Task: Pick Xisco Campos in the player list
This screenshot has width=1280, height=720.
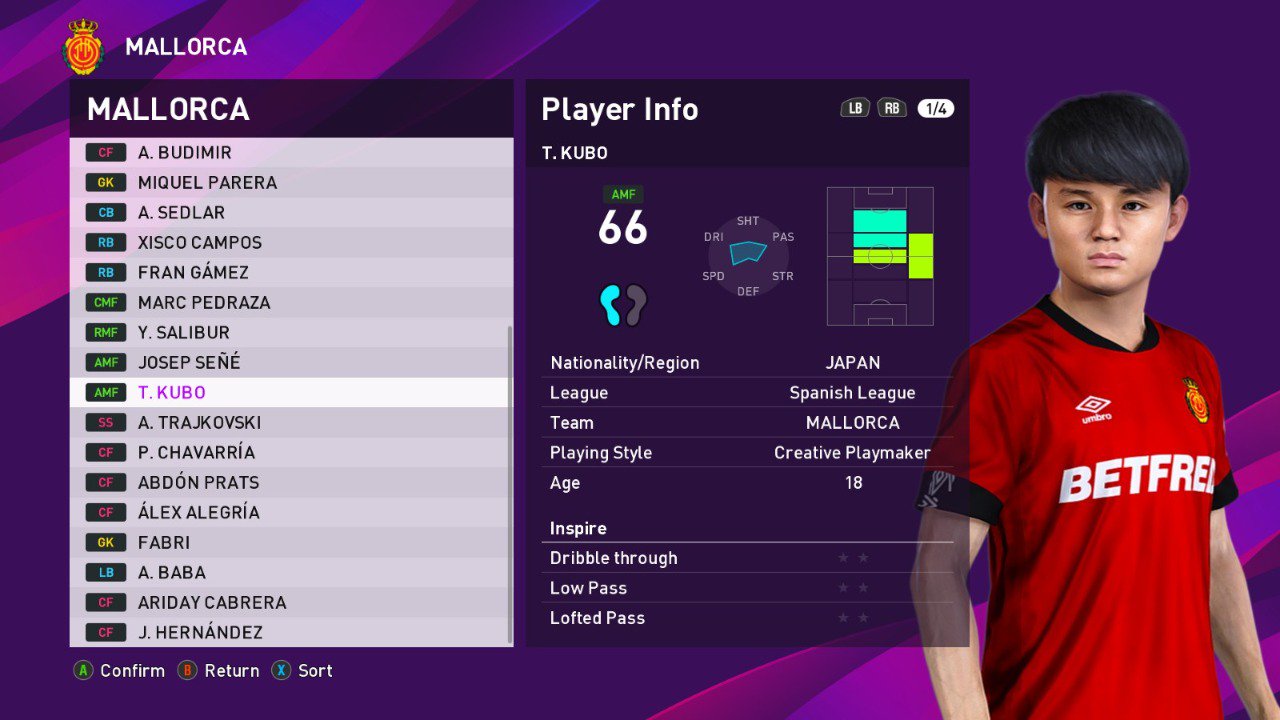Action: click(290, 243)
